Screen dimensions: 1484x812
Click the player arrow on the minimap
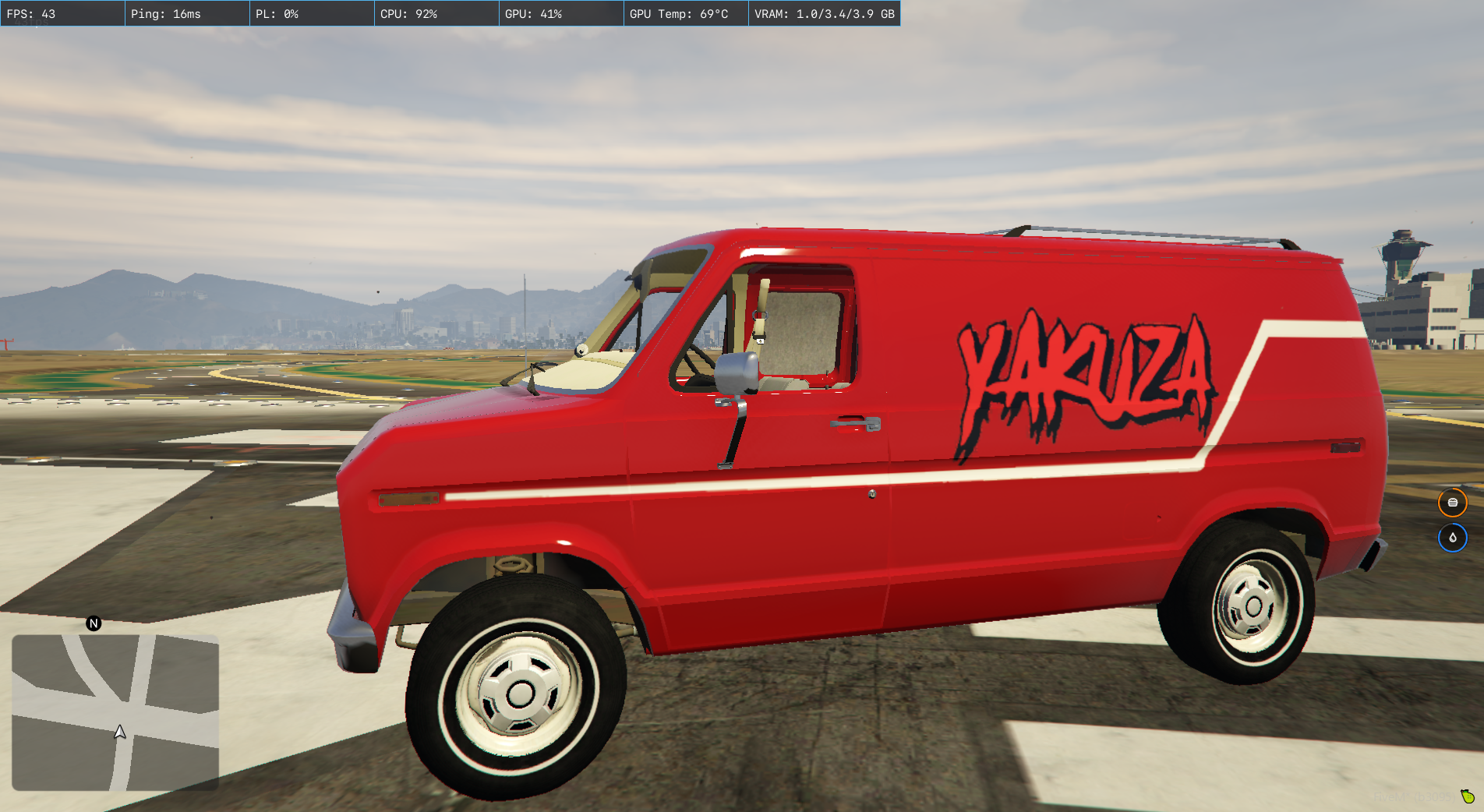click(x=120, y=732)
